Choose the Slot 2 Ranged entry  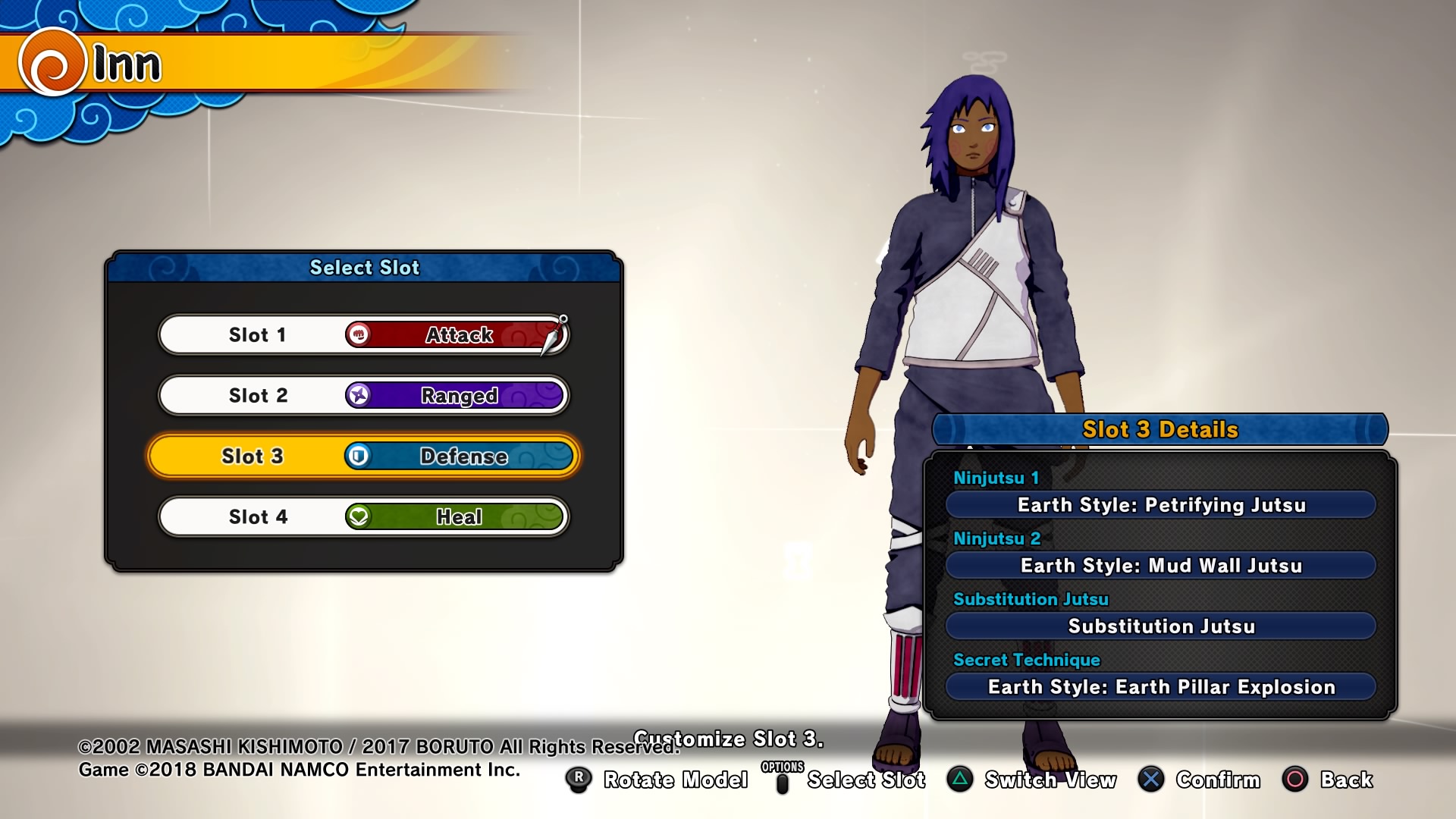363,395
